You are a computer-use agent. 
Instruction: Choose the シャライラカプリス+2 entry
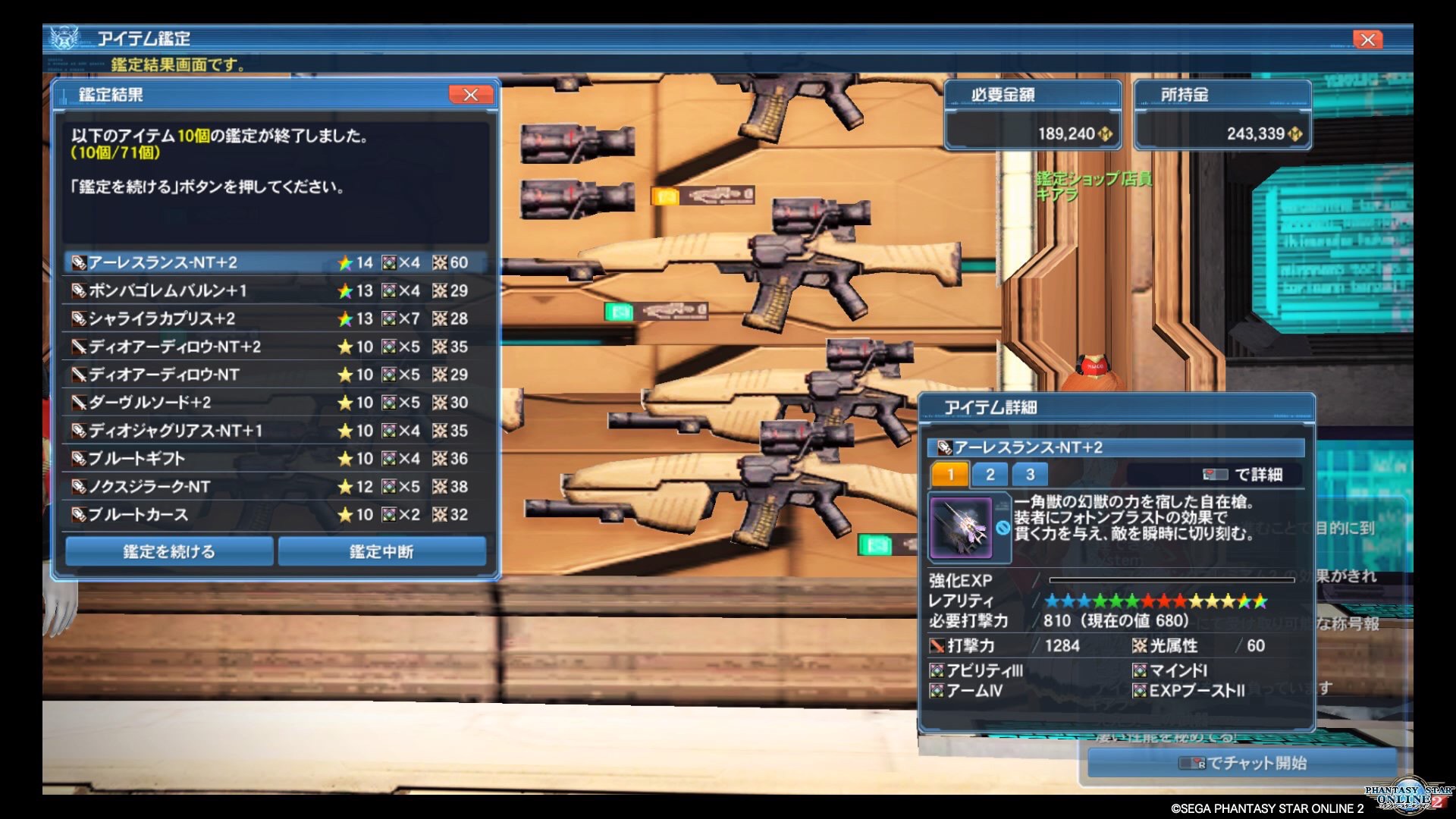point(275,318)
